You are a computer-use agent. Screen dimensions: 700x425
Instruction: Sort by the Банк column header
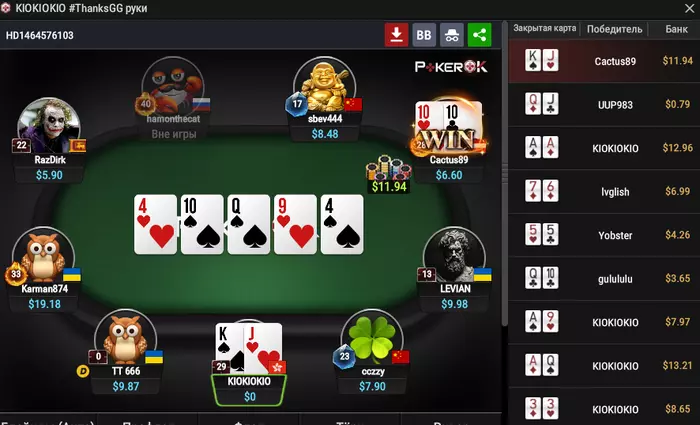point(676,29)
